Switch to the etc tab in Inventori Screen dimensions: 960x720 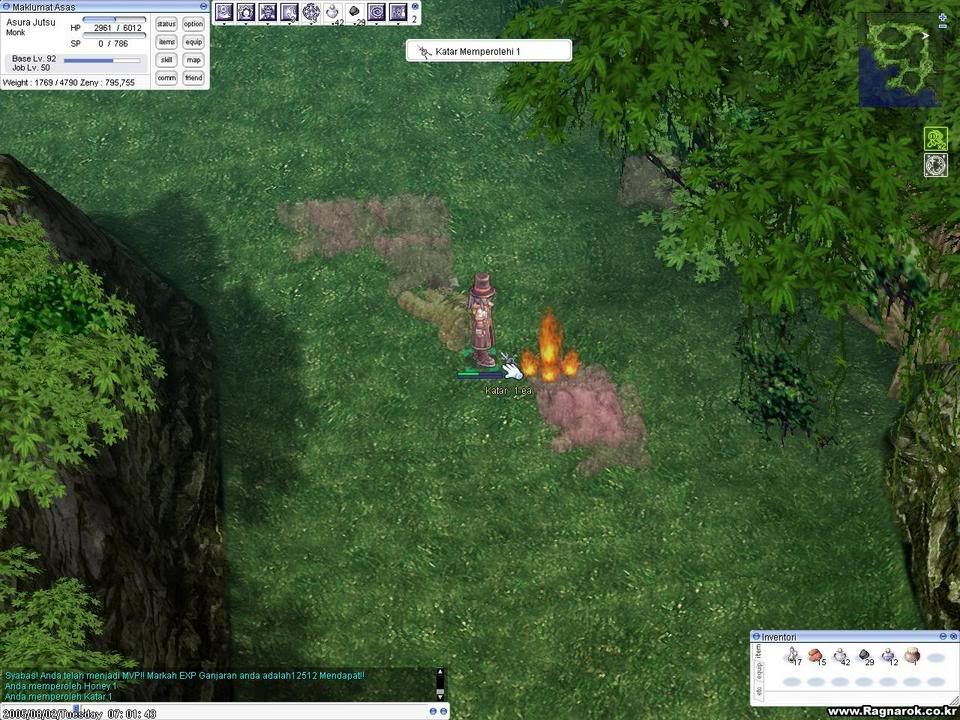point(758,689)
